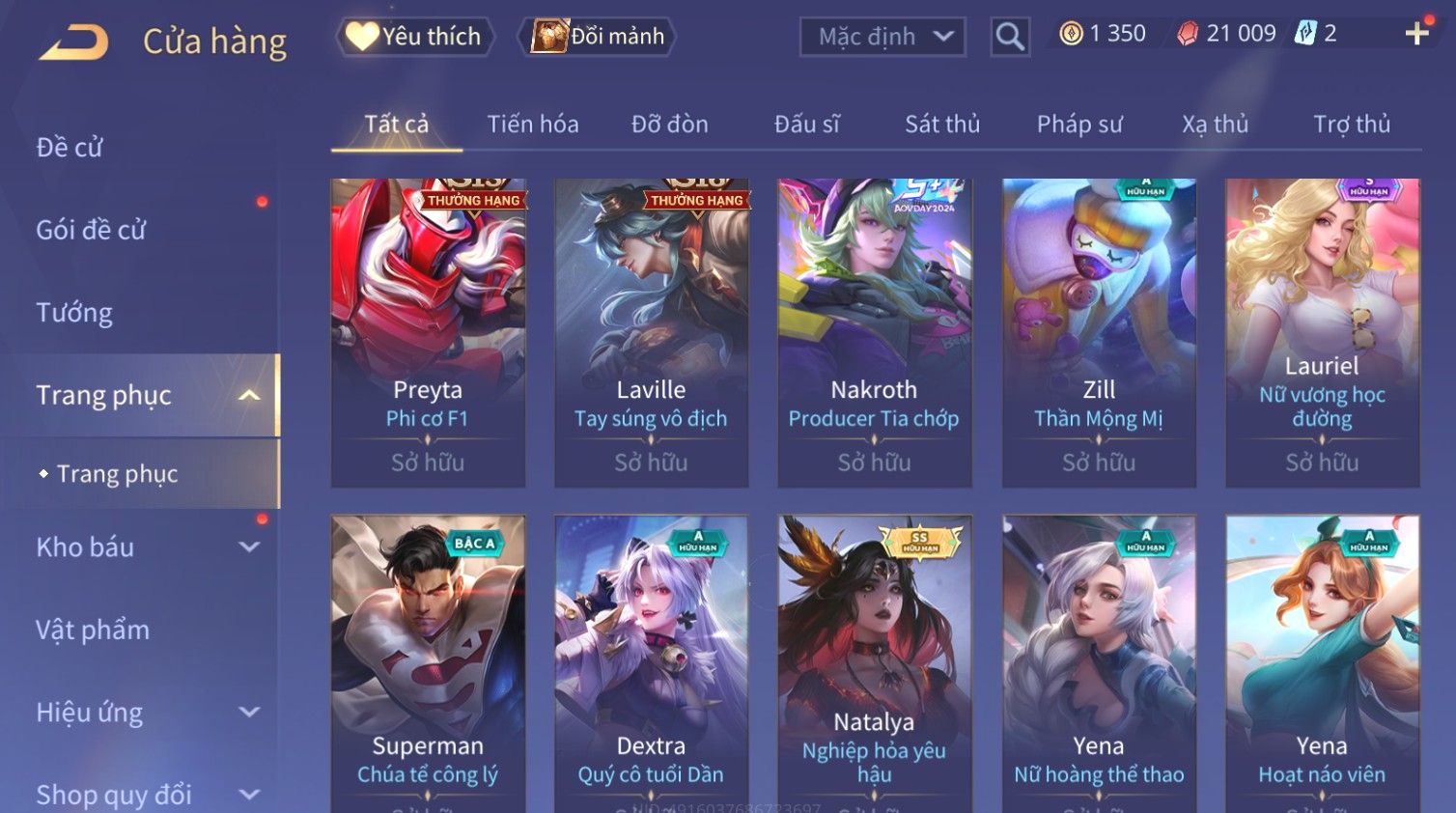The height and width of the screenshot is (813, 1456).
Task: View Nakroth Producer Tia chớp skin card
Action: 875,332
